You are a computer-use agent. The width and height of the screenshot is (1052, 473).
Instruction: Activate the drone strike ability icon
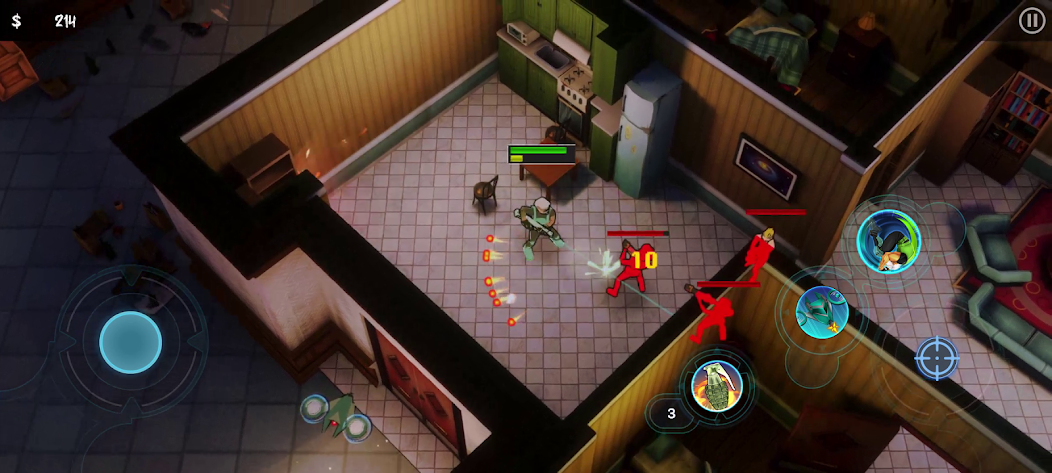(822, 312)
